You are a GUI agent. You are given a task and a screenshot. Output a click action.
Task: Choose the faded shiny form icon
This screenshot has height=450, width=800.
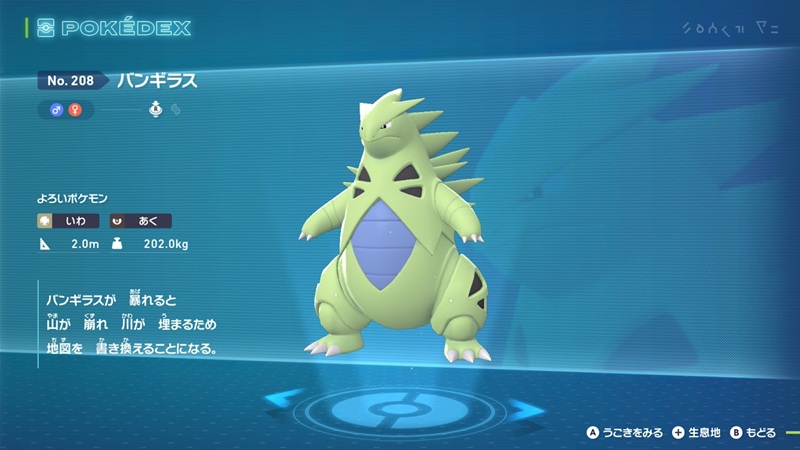point(175,109)
